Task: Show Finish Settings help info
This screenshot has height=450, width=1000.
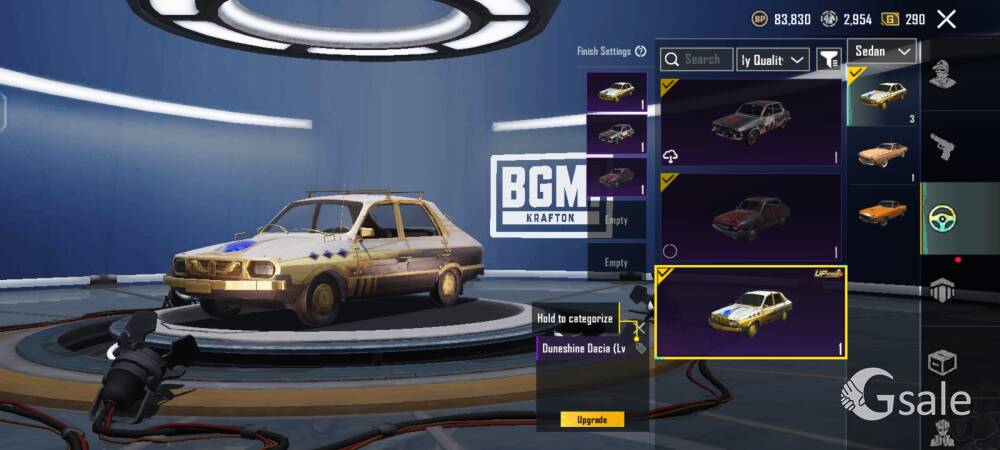Action: (x=640, y=51)
